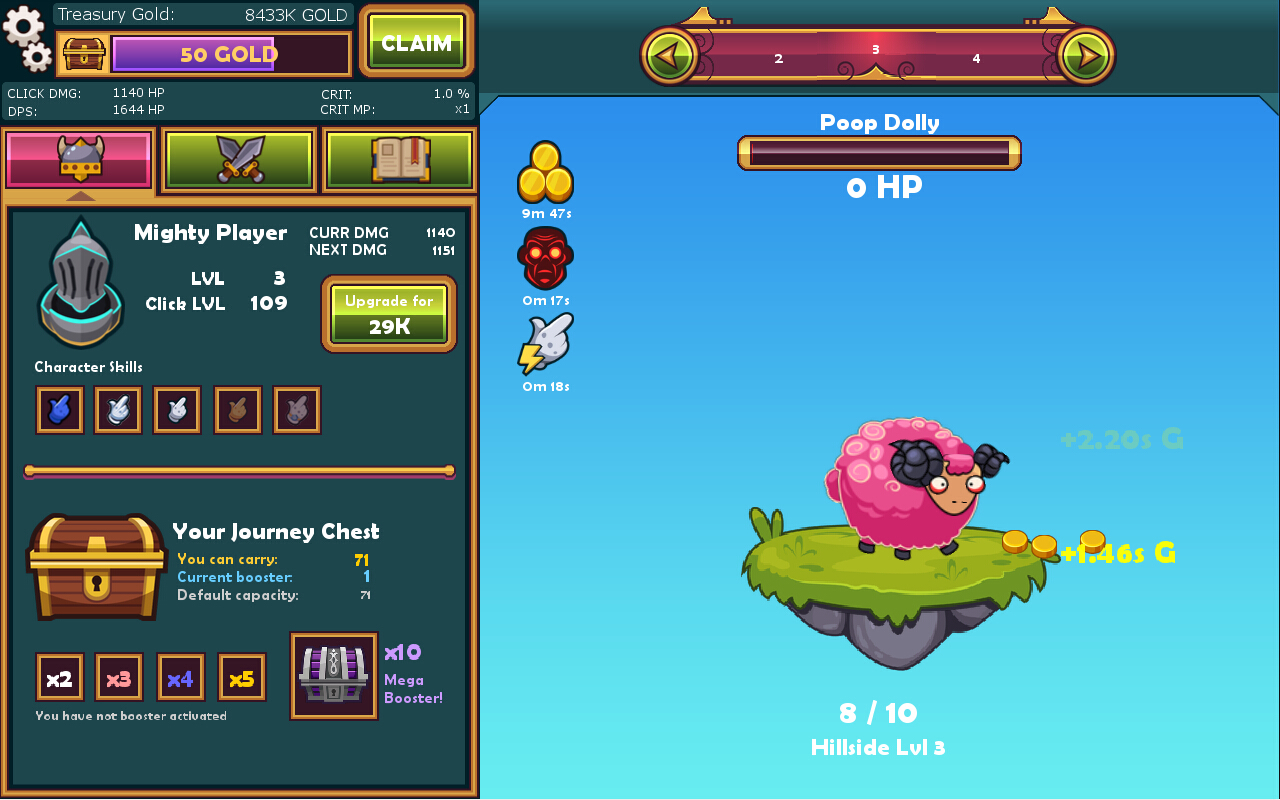Activate the gold coins boost ability

(x=545, y=172)
